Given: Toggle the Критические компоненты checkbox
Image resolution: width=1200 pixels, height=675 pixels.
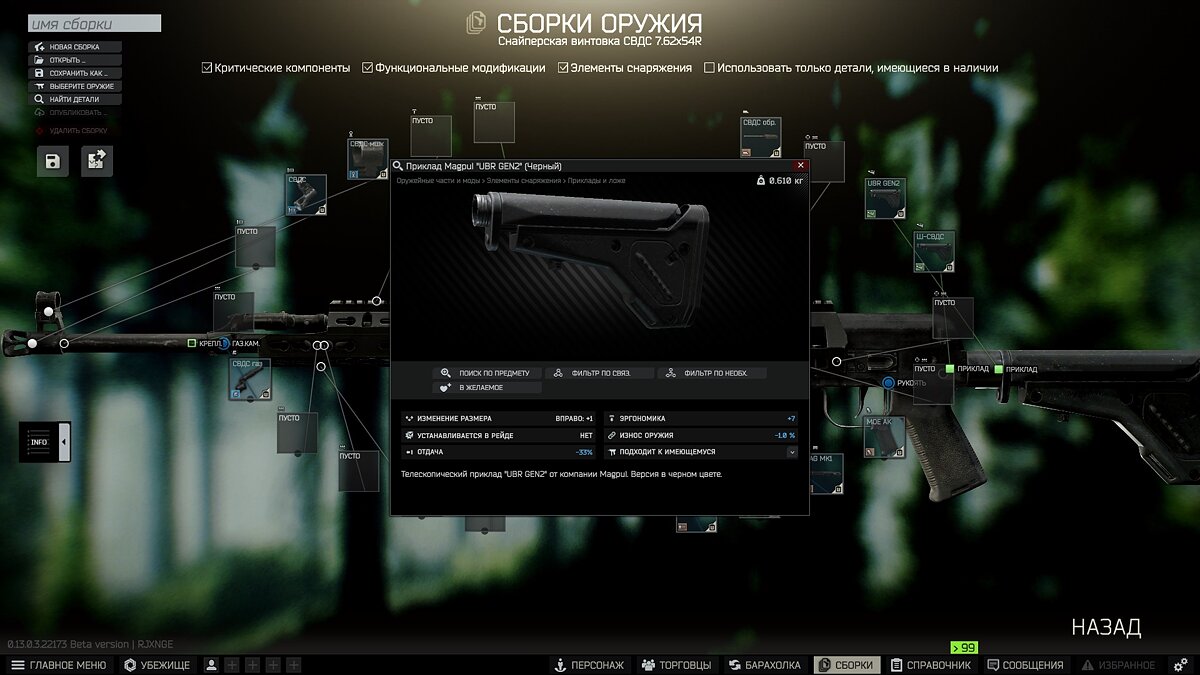Looking at the screenshot, I should point(207,68).
